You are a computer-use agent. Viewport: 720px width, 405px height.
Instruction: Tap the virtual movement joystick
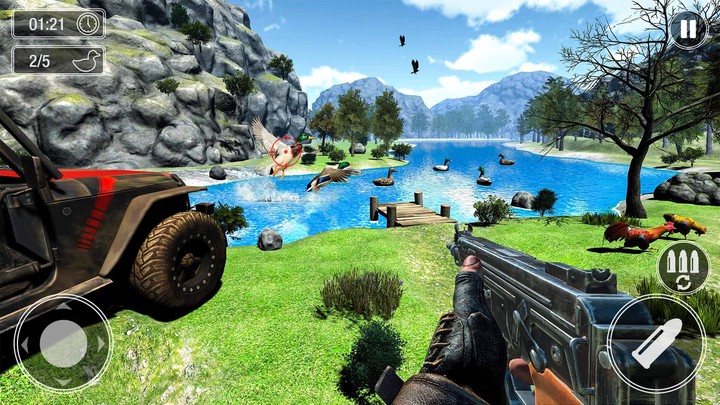[x=62, y=343]
